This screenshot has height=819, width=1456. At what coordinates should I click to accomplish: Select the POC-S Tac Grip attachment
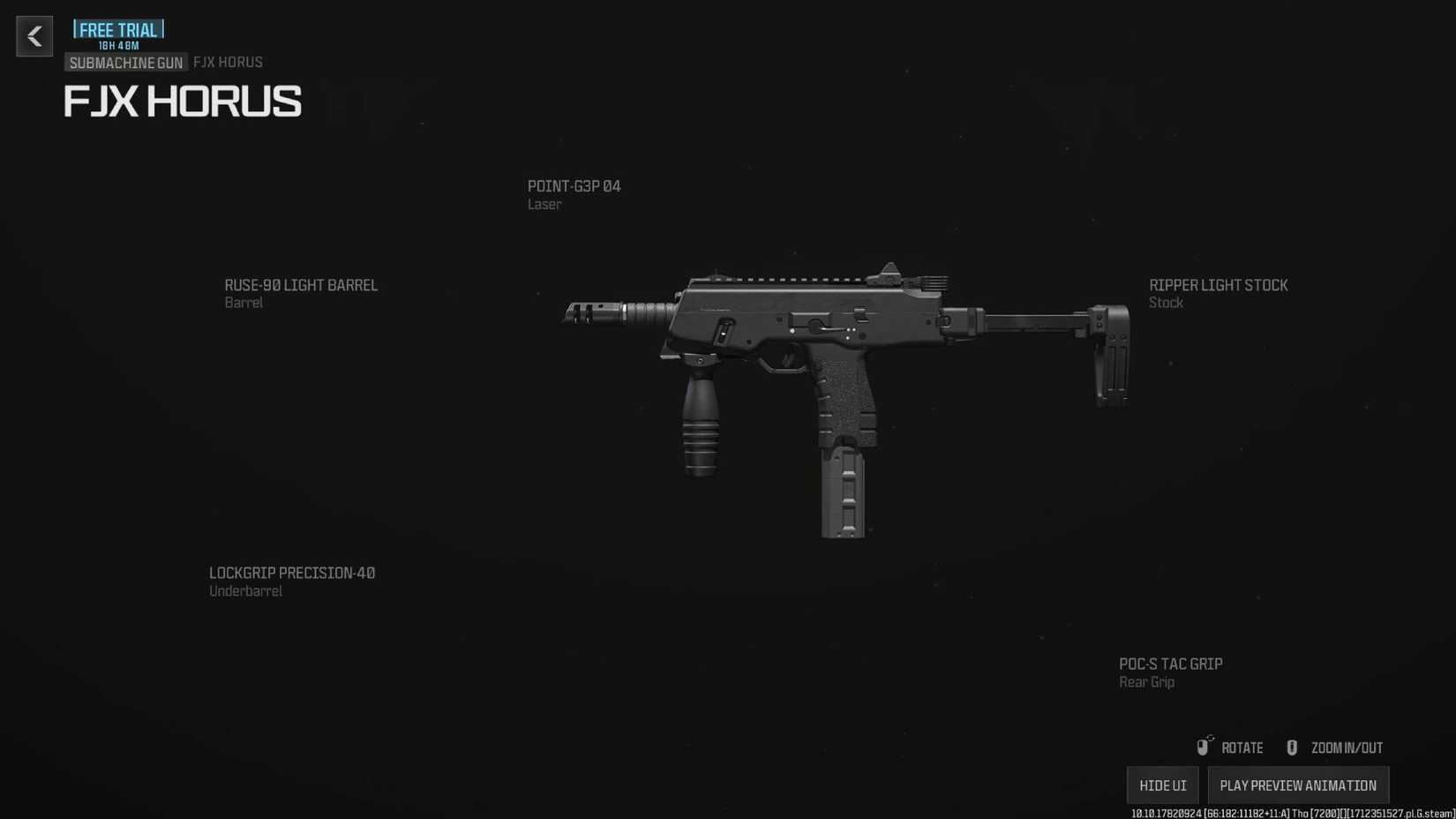click(x=1170, y=664)
